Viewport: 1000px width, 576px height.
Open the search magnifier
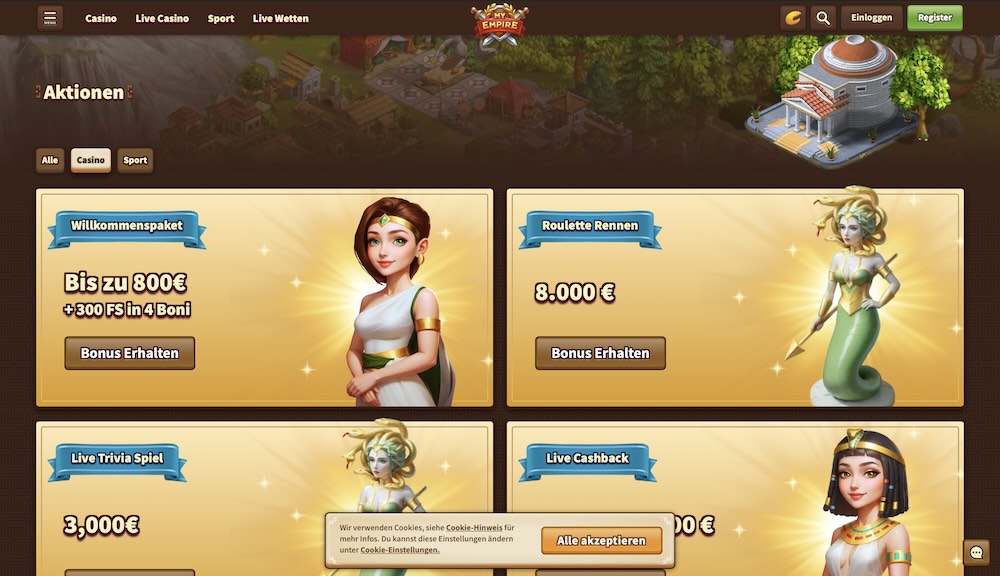coord(822,18)
